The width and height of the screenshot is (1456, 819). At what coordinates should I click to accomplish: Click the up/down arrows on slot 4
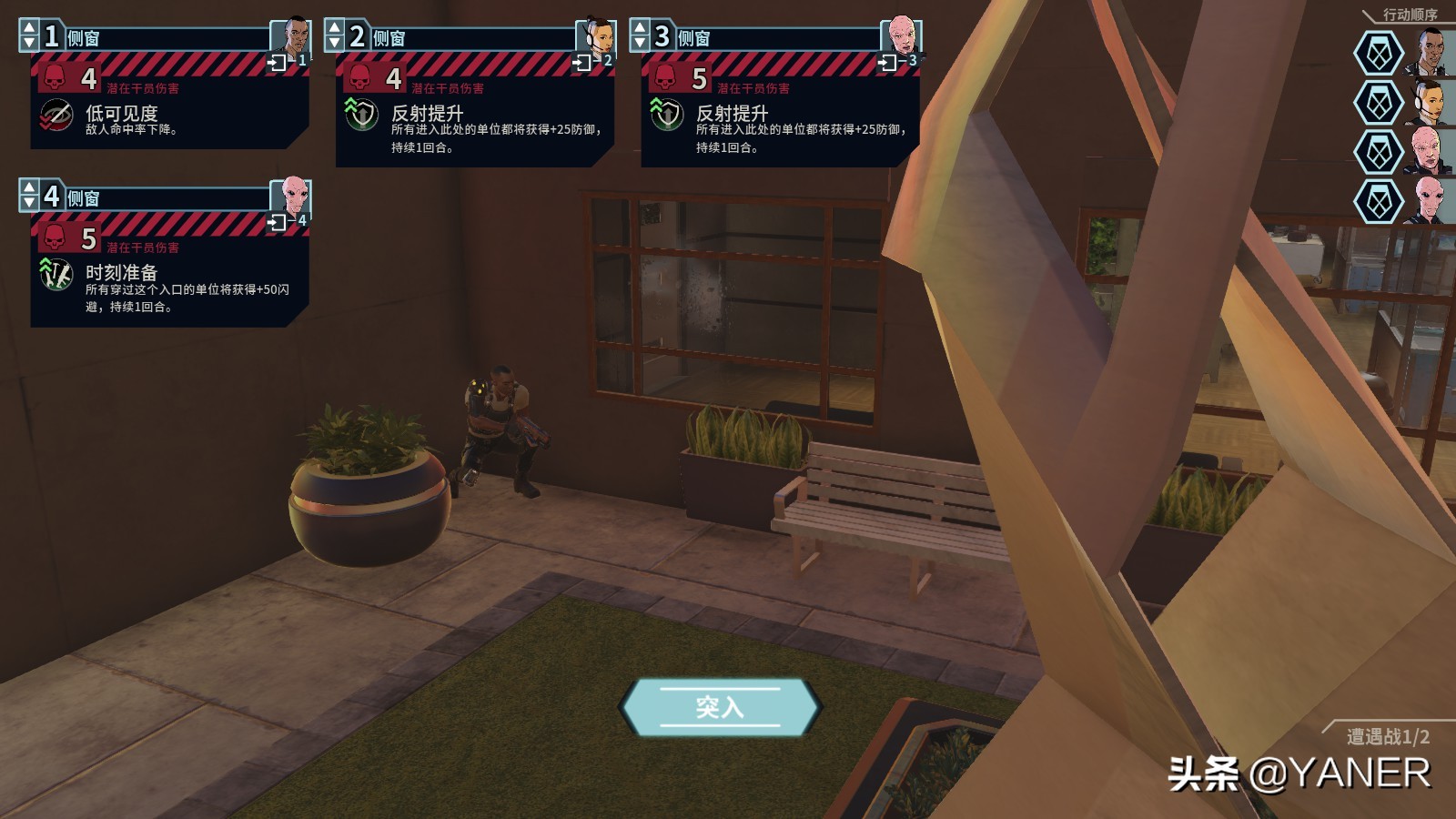(x=29, y=196)
